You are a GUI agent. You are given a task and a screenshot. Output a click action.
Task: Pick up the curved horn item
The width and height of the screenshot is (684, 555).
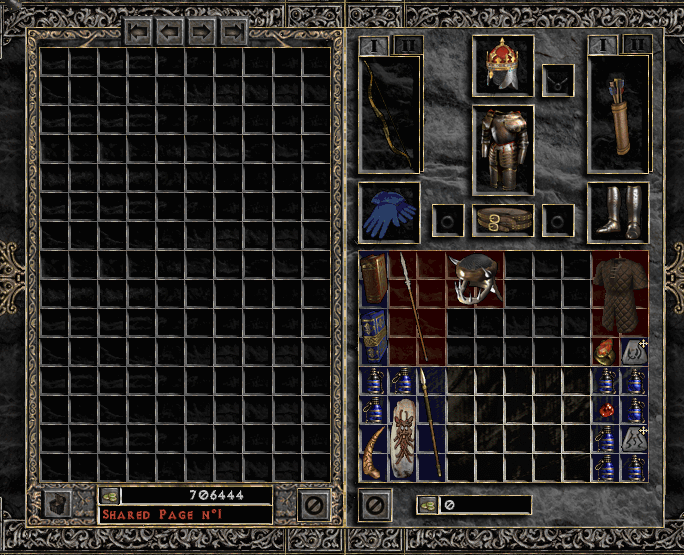373,450
